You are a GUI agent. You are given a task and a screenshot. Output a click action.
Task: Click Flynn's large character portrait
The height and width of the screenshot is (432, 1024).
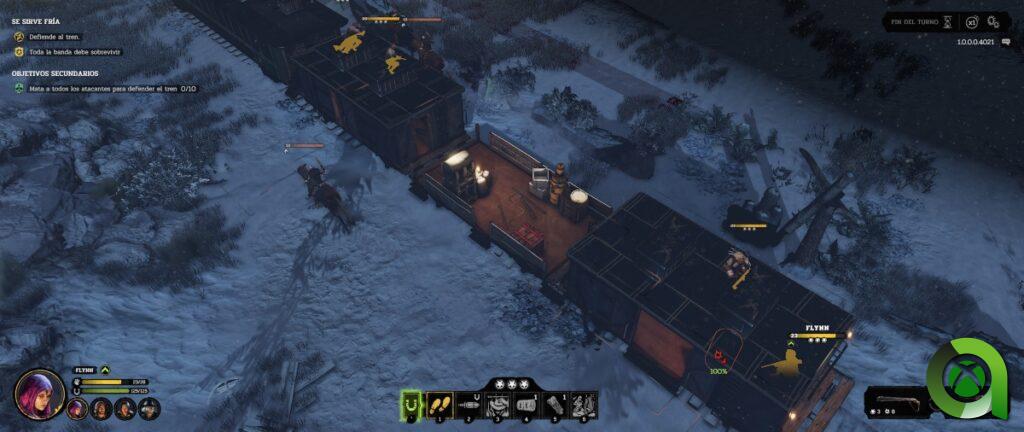(39, 393)
